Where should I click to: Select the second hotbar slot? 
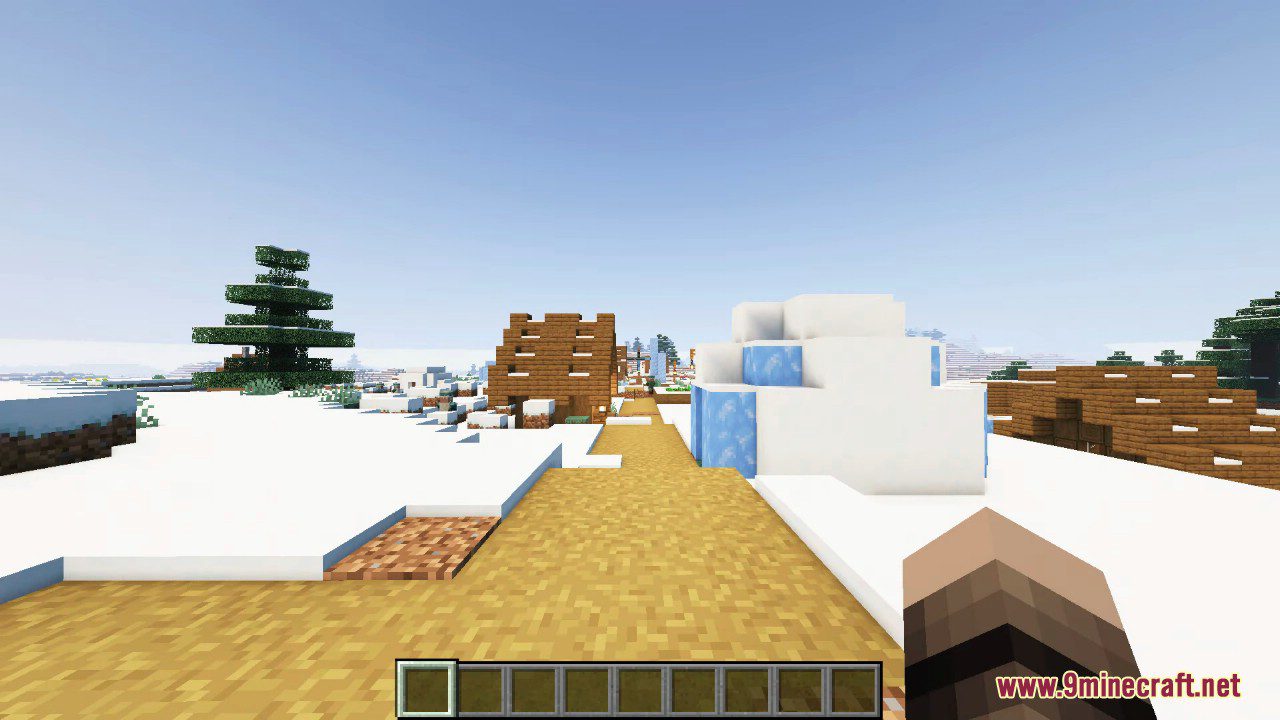pyautogui.click(x=479, y=686)
